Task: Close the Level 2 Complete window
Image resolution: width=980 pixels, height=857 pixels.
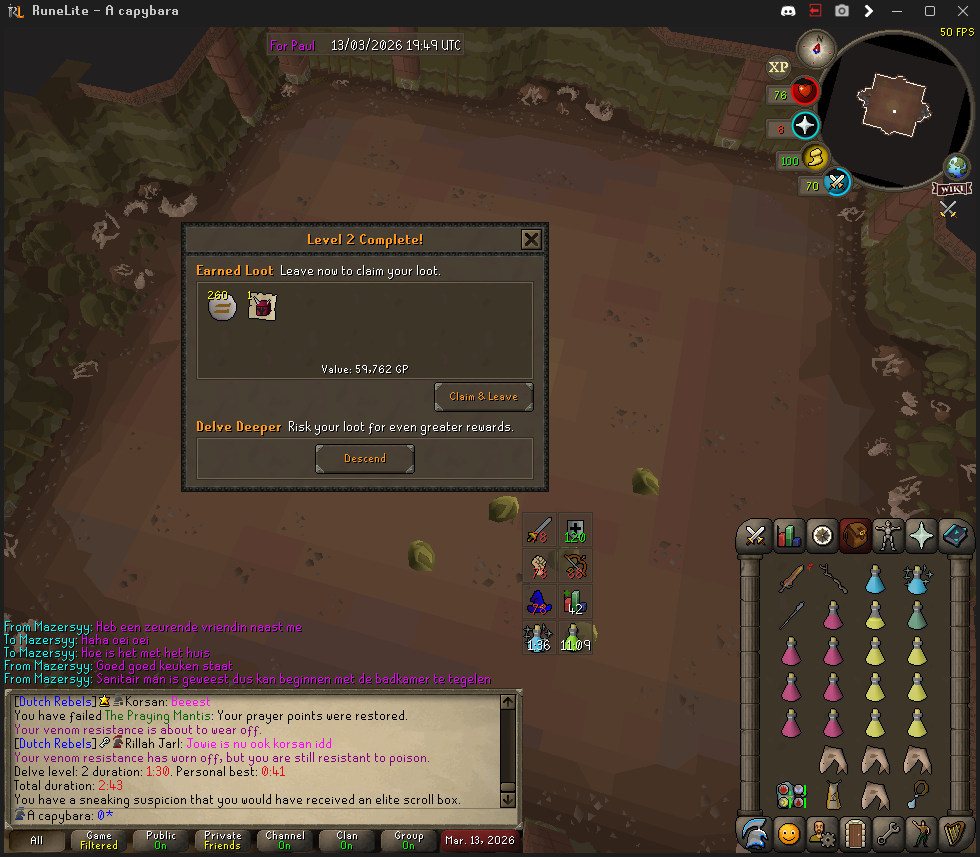Action: [531, 239]
